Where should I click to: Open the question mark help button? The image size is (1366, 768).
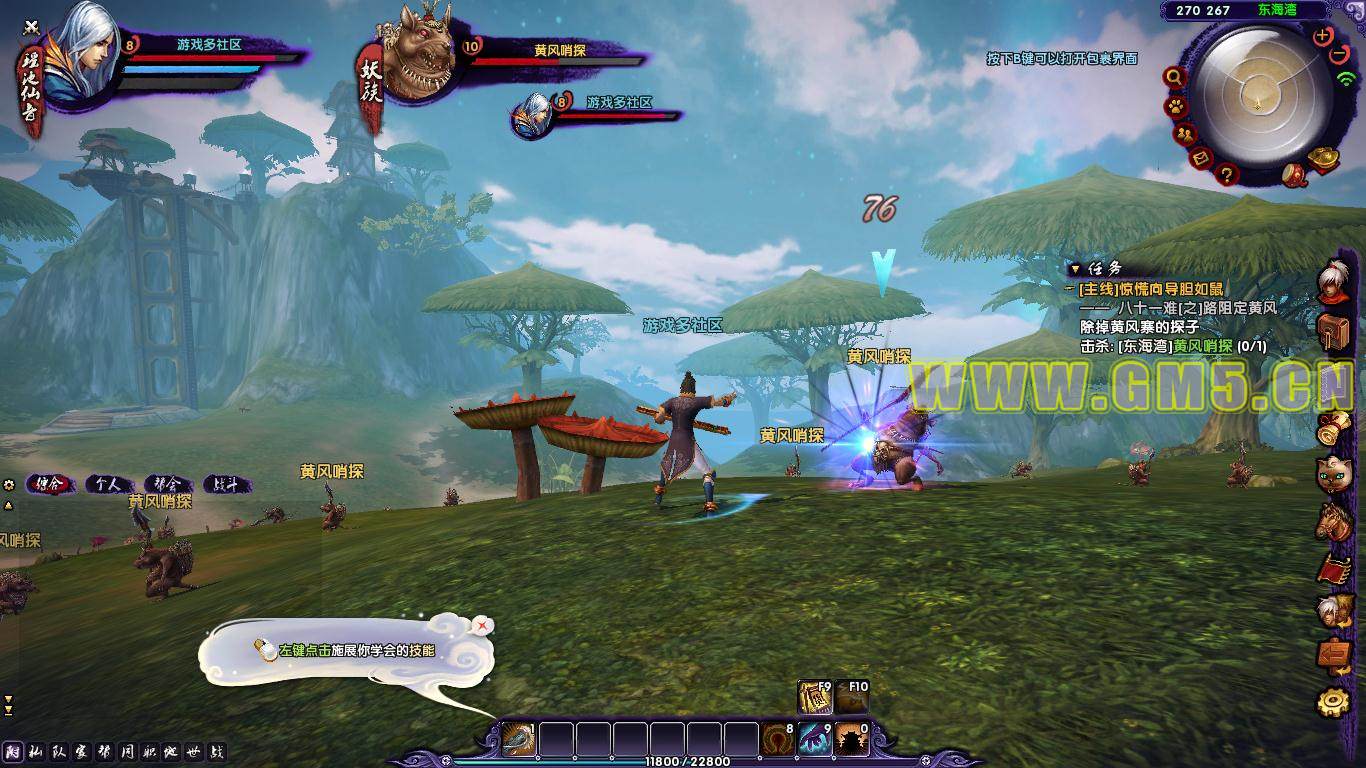1228,175
